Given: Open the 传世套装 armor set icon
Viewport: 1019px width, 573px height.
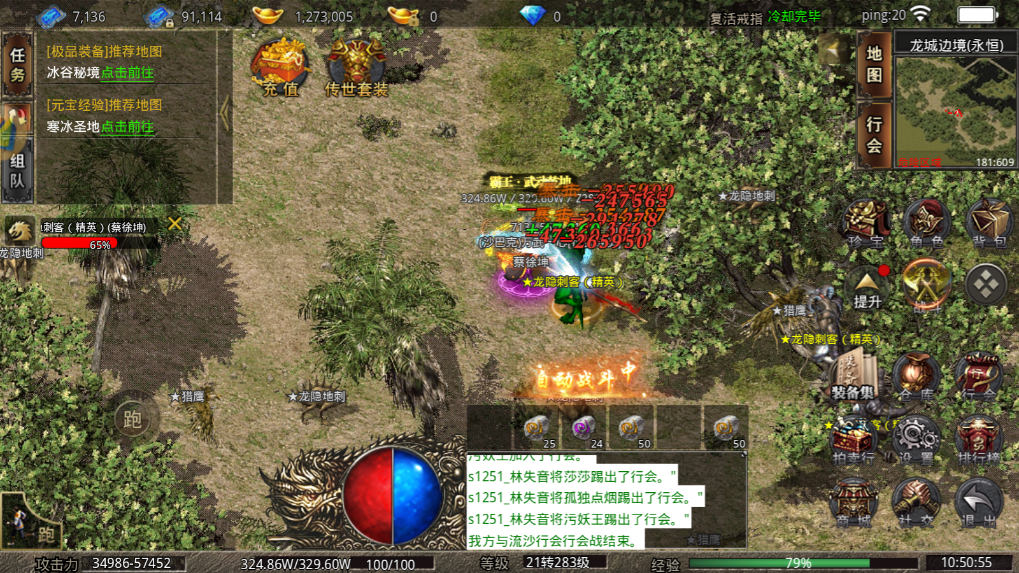Looking at the screenshot, I should click(x=356, y=68).
